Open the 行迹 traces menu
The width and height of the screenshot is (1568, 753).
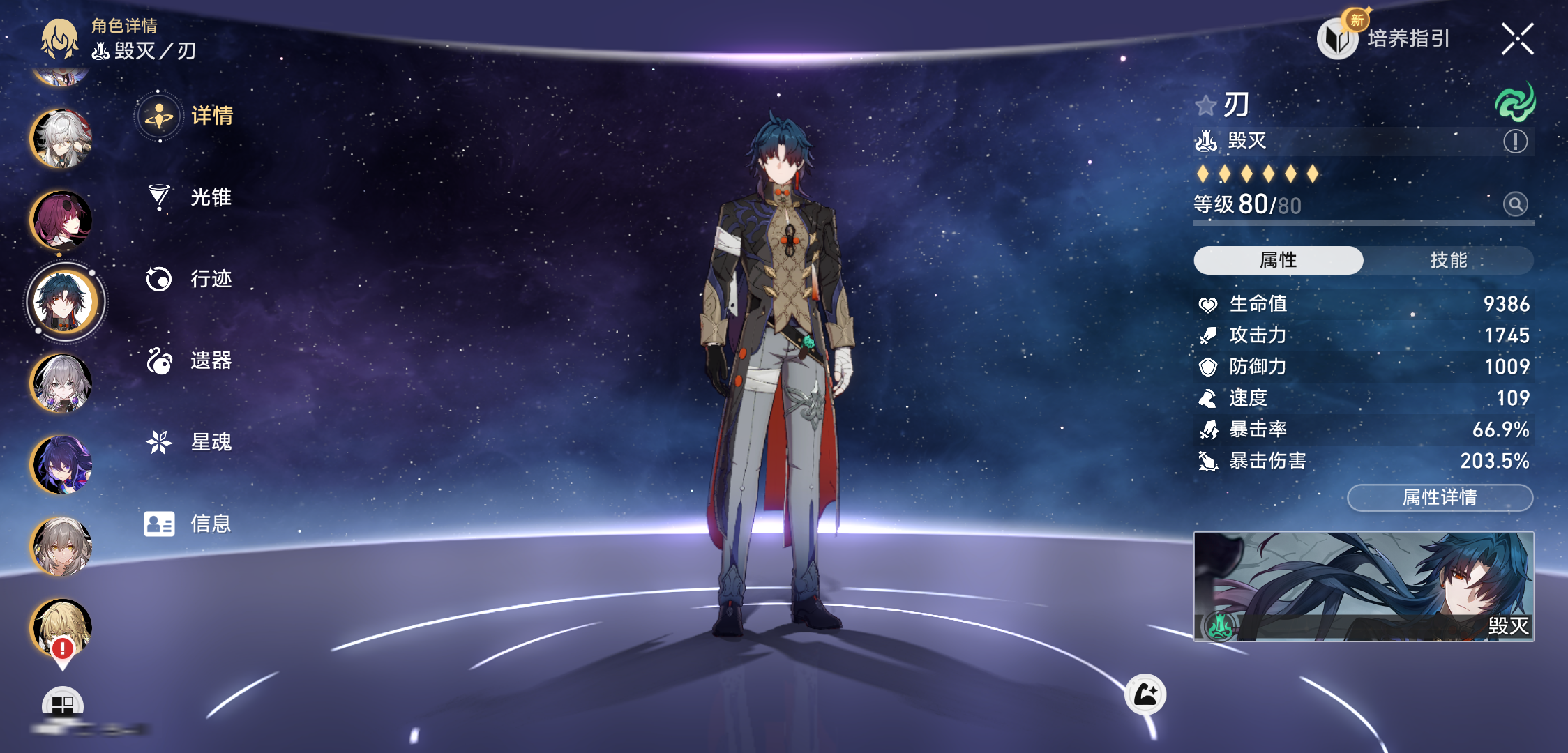[188, 279]
